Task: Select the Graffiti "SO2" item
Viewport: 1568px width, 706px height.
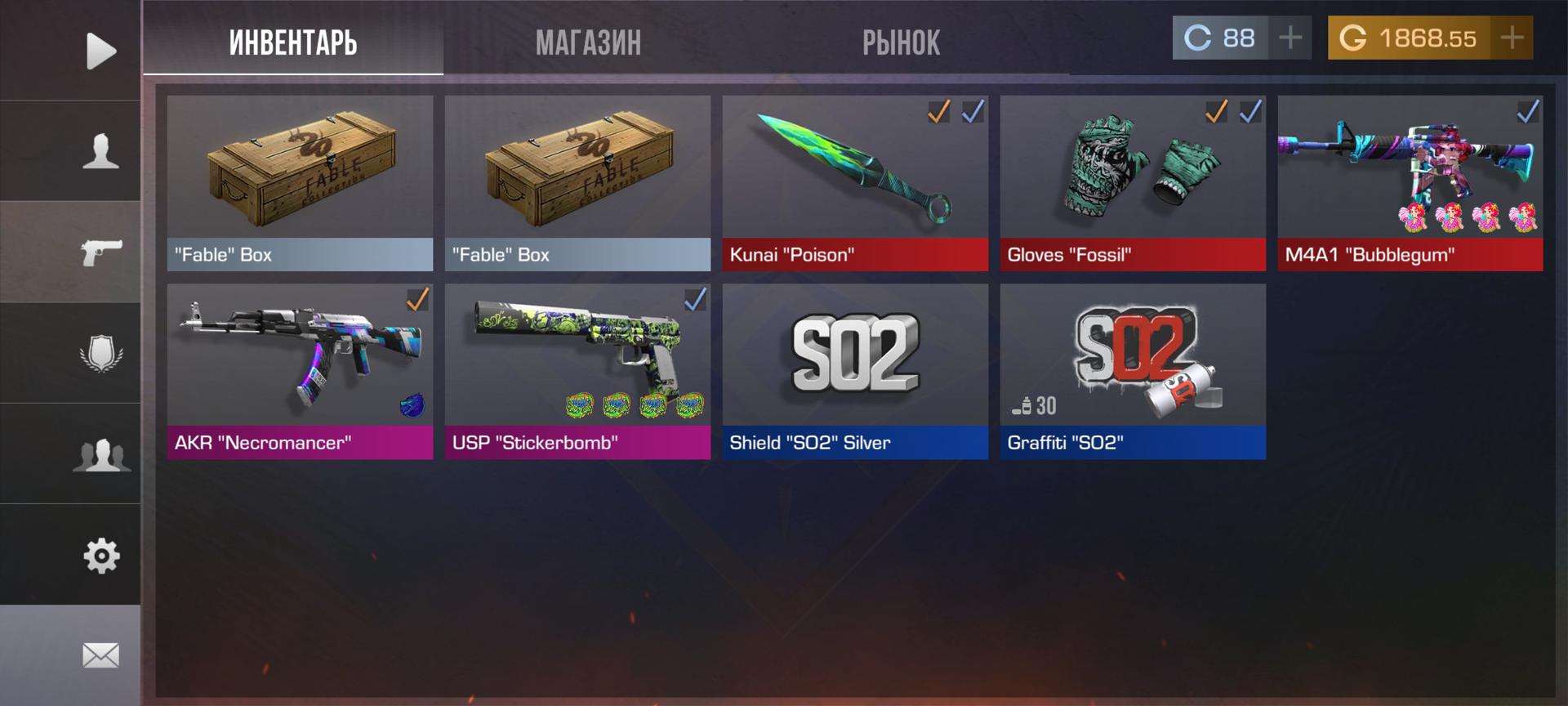Action: click(1133, 371)
